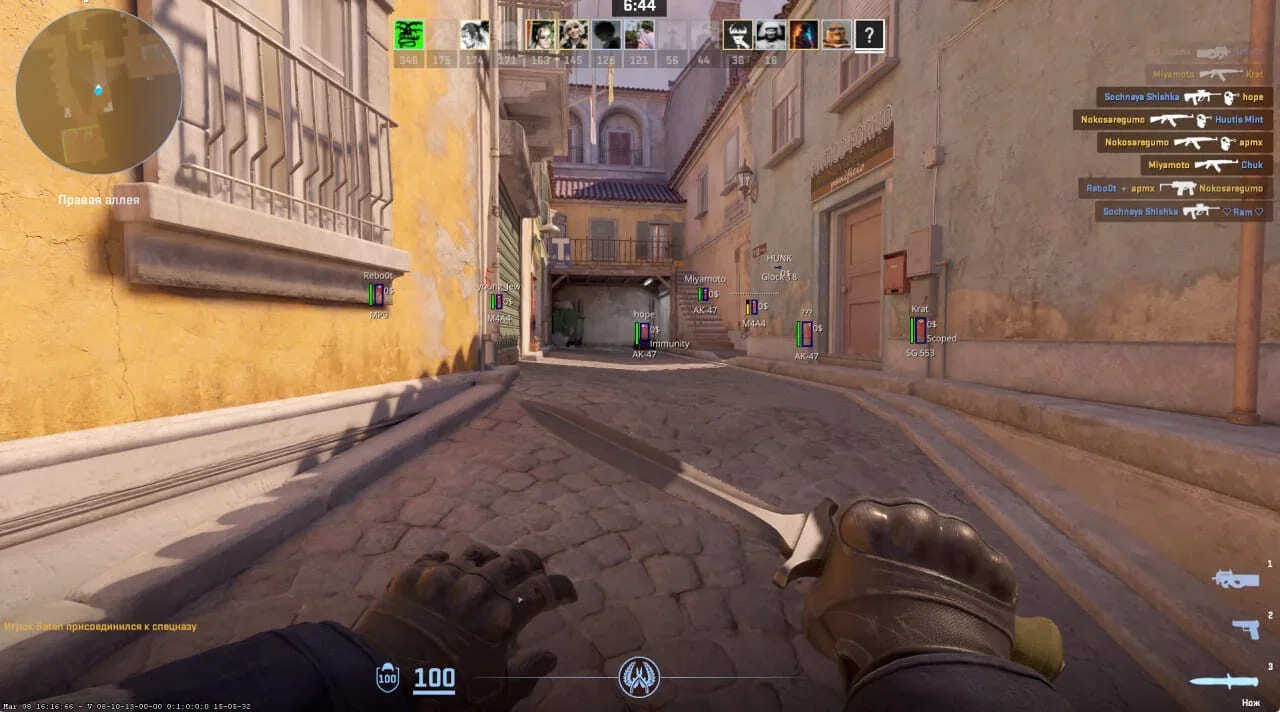Click the Counter-Terrorist team emblem

[639, 677]
